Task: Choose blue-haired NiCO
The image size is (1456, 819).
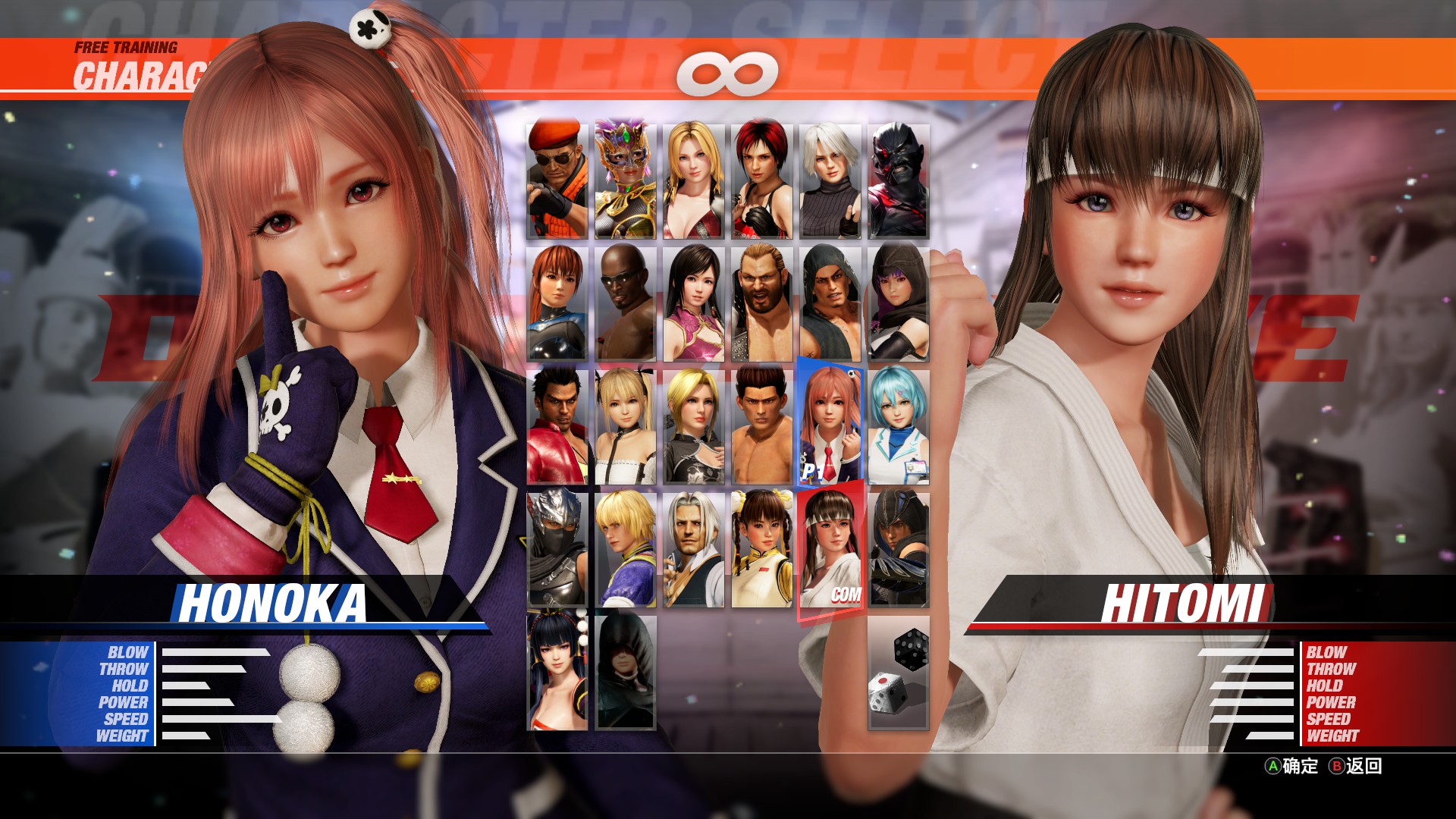Action: [x=899, y=426]
